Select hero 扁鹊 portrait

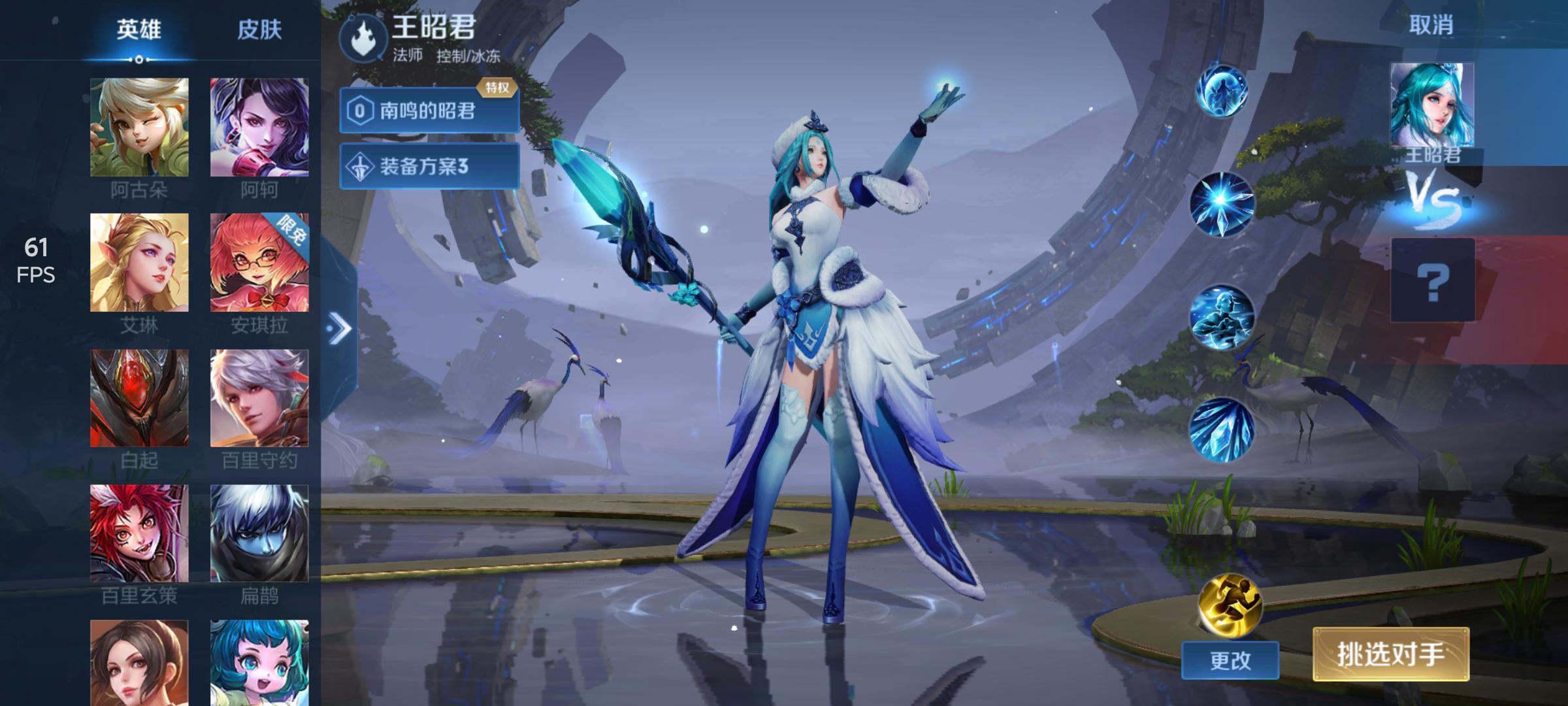click(259, 533)
